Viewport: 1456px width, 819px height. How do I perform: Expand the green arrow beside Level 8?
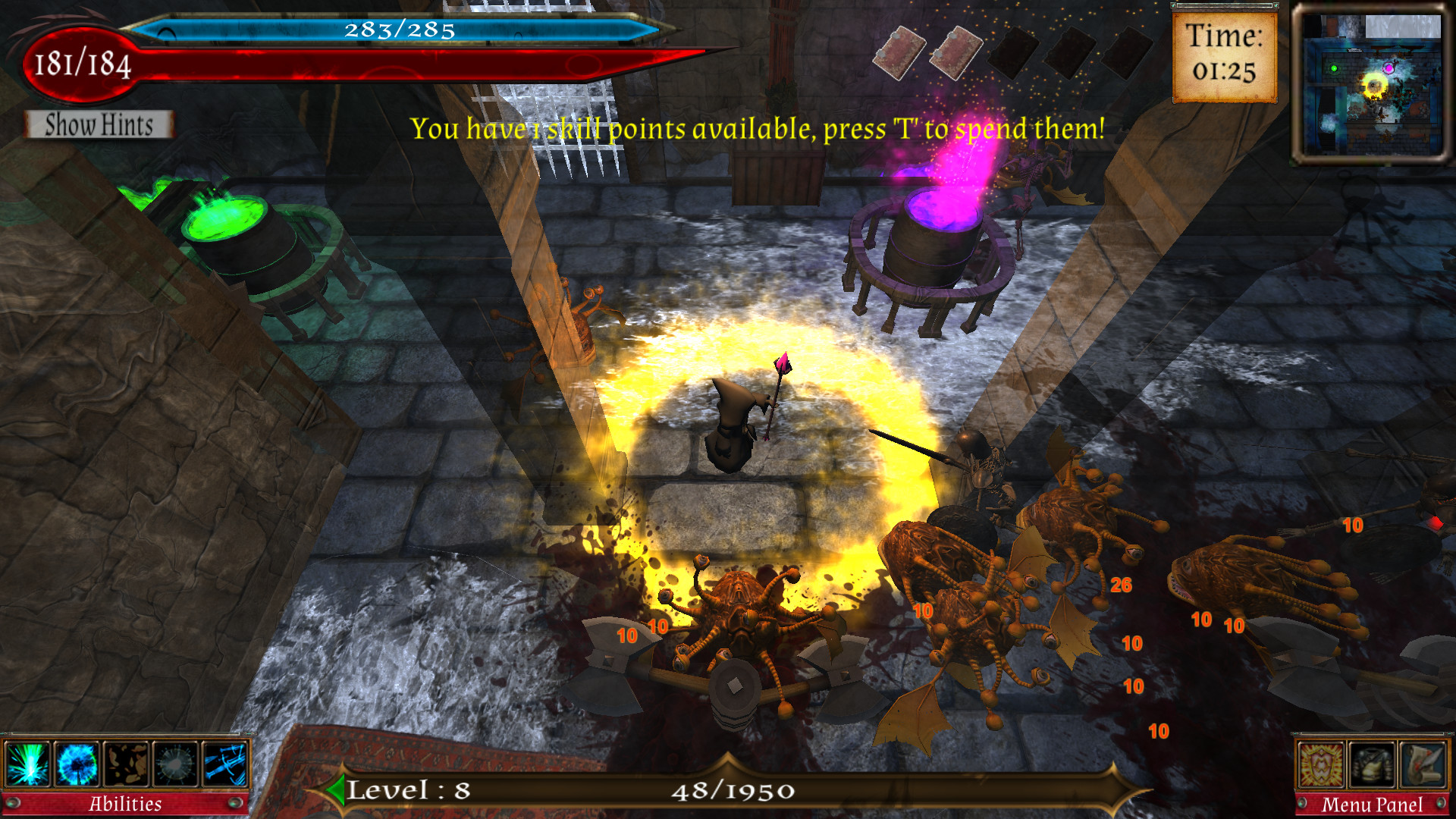[x=336, y=793]
